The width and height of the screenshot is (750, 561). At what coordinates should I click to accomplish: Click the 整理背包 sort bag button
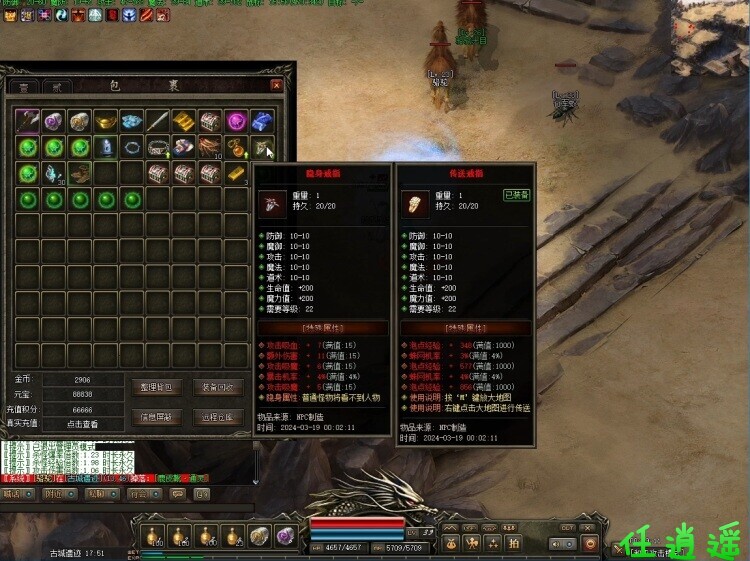click(x=156, y=388)
